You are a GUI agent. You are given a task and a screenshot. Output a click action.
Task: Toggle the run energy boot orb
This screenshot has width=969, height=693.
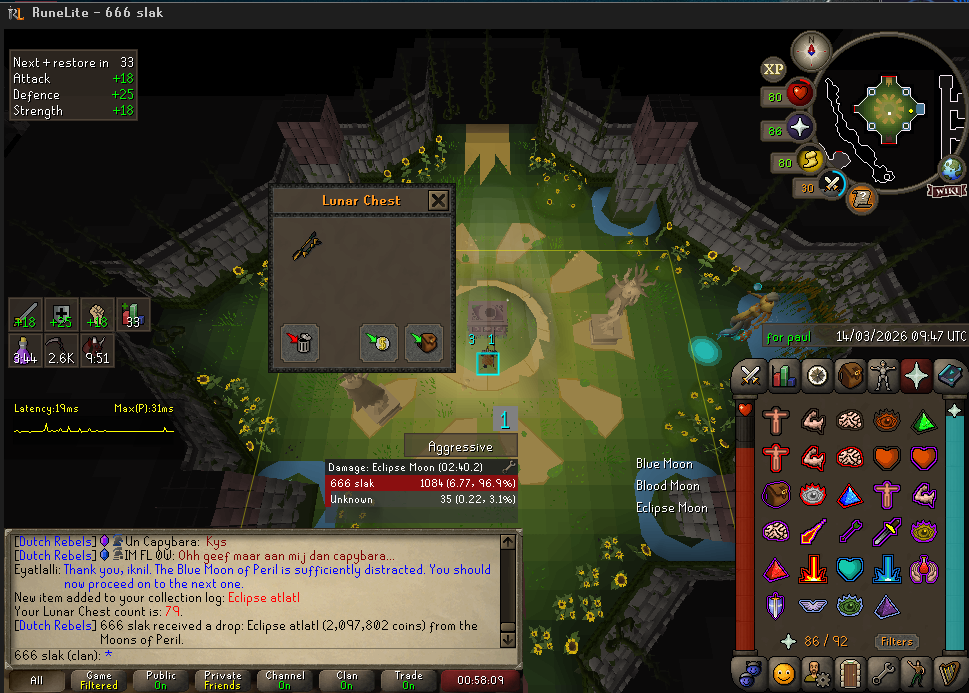(x=810, y=160)
